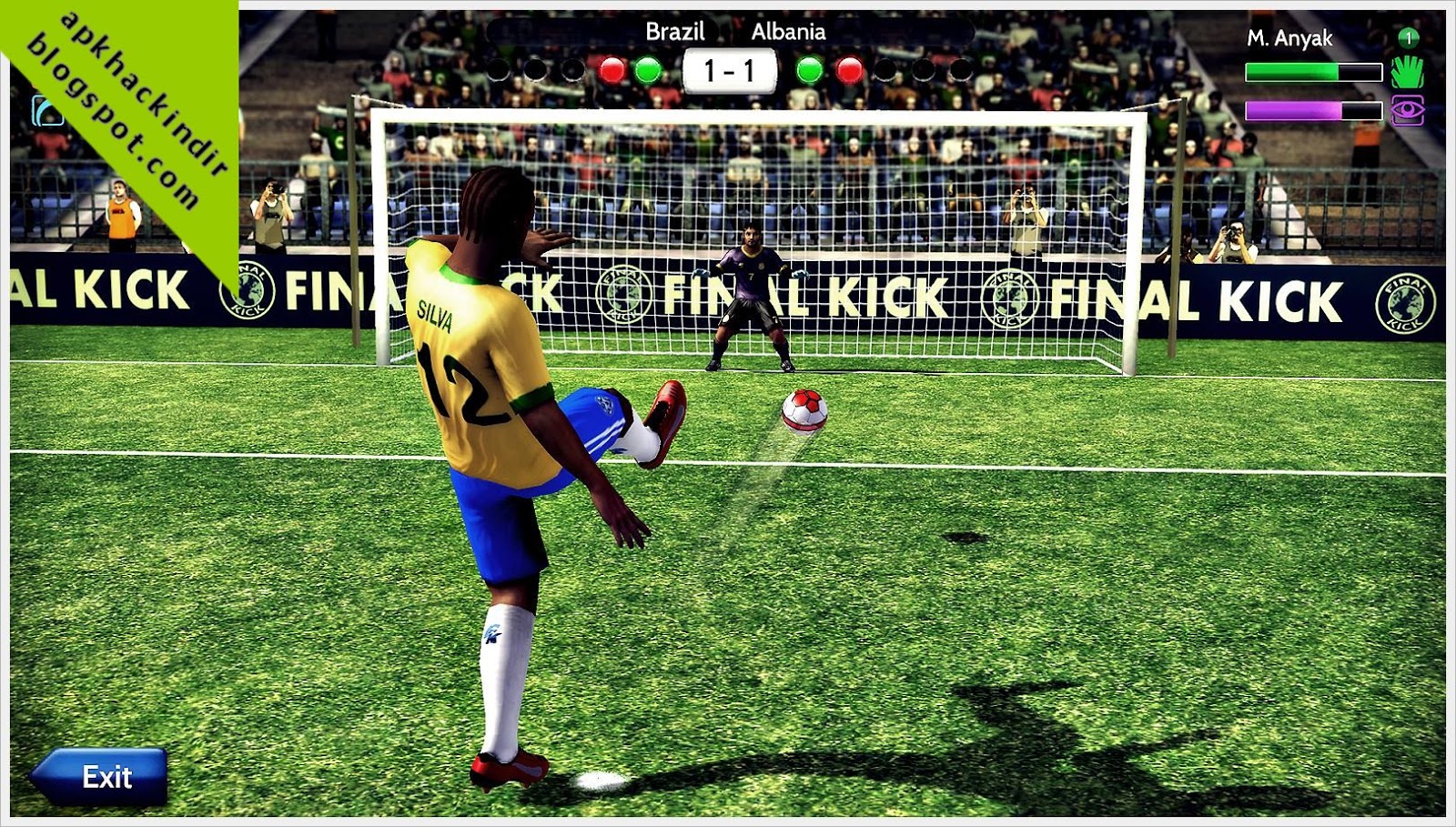Select the Albania scoreboard label
The width and height of the screenshot is (1456, 827).
tap(788, 30)
